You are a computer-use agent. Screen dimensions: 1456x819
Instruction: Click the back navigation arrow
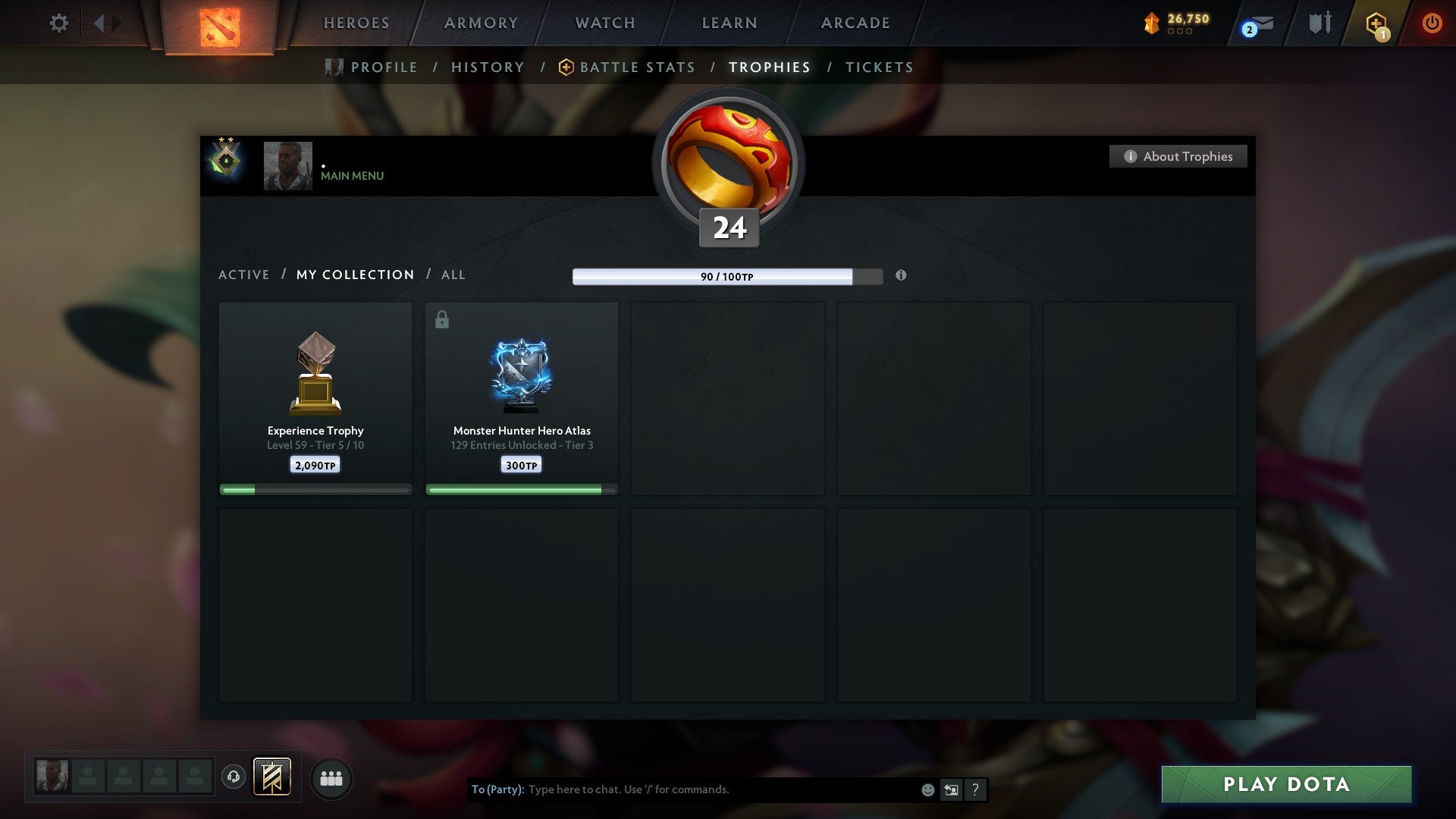99,23
